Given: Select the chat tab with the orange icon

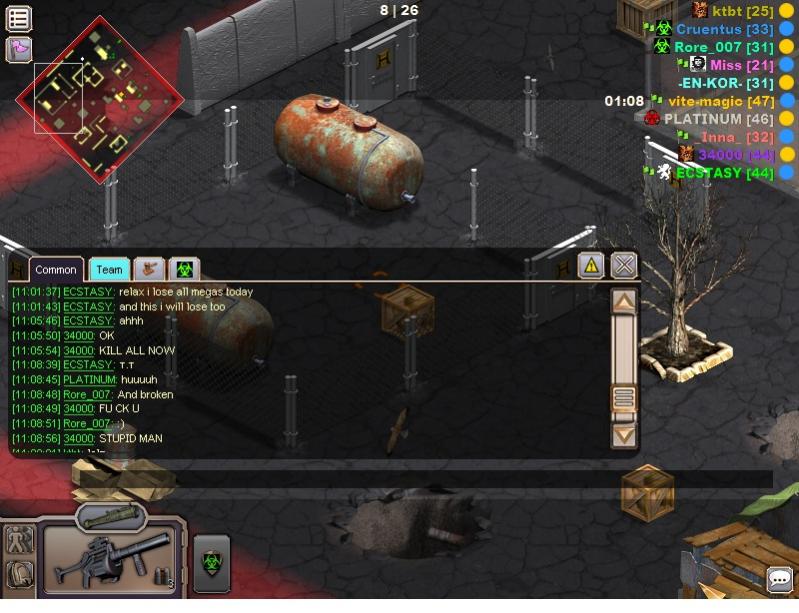Looking at the screenshot, I should [x=149, y=269].
